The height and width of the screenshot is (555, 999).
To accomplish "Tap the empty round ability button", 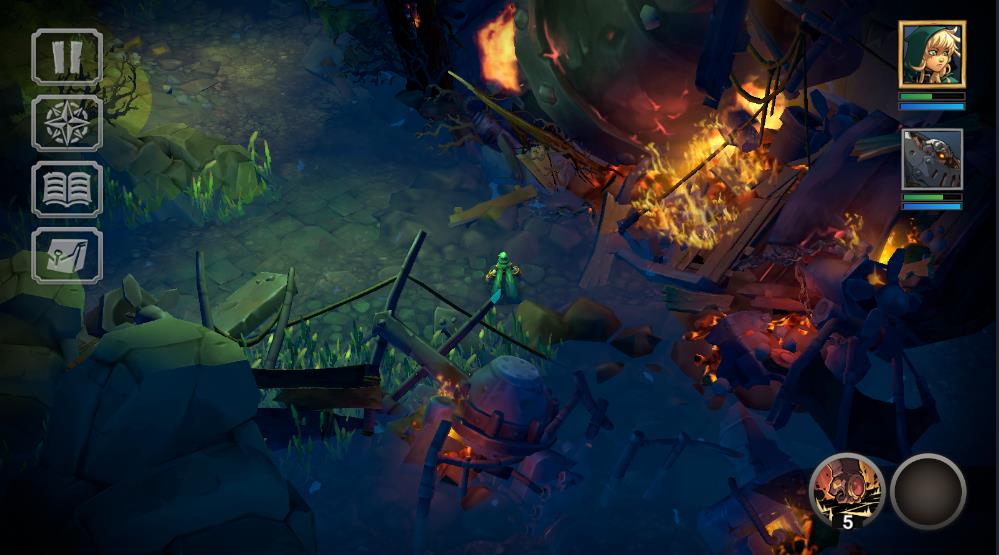I will tap(928, 490).
